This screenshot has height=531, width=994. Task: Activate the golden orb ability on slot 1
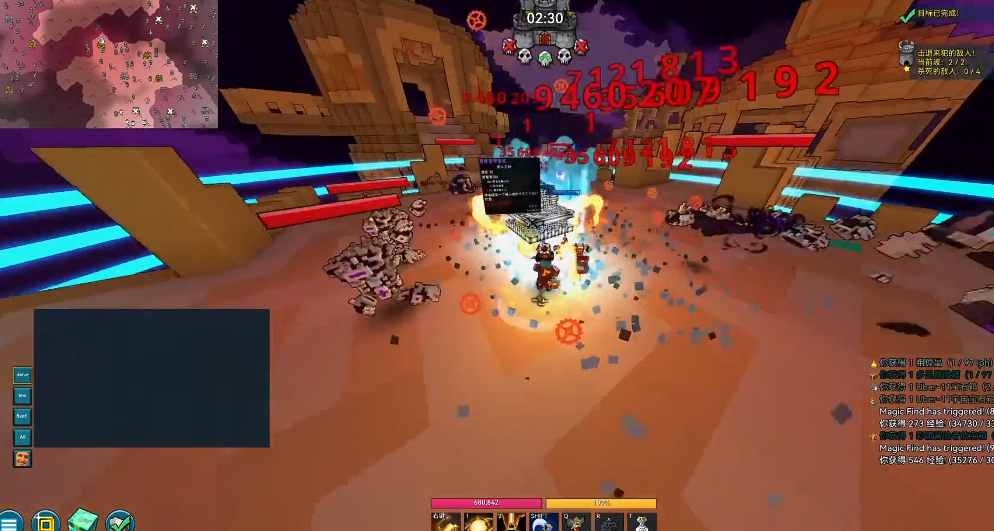[477, 522]
